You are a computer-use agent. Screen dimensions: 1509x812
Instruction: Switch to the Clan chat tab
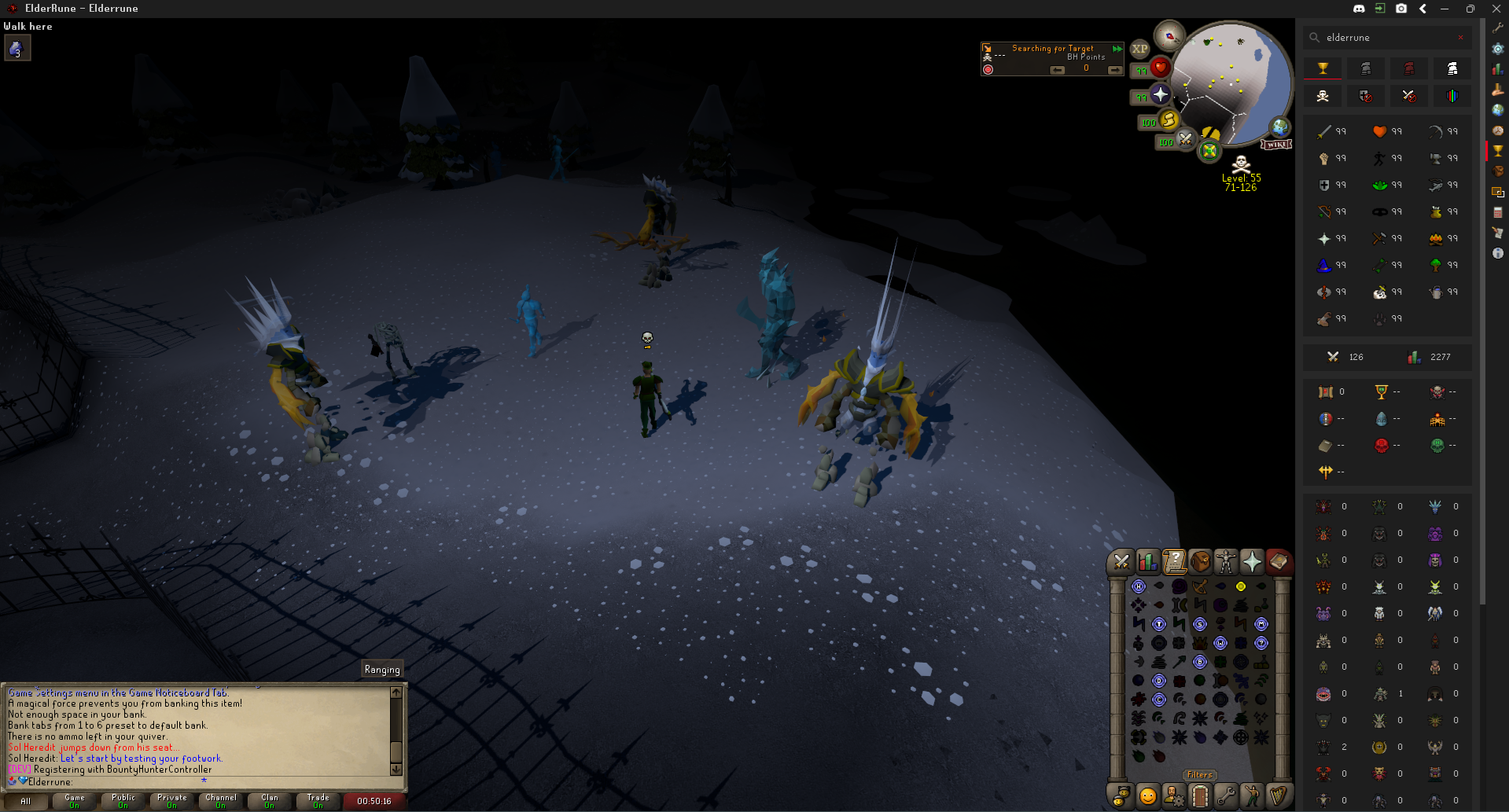pos(269,801)
